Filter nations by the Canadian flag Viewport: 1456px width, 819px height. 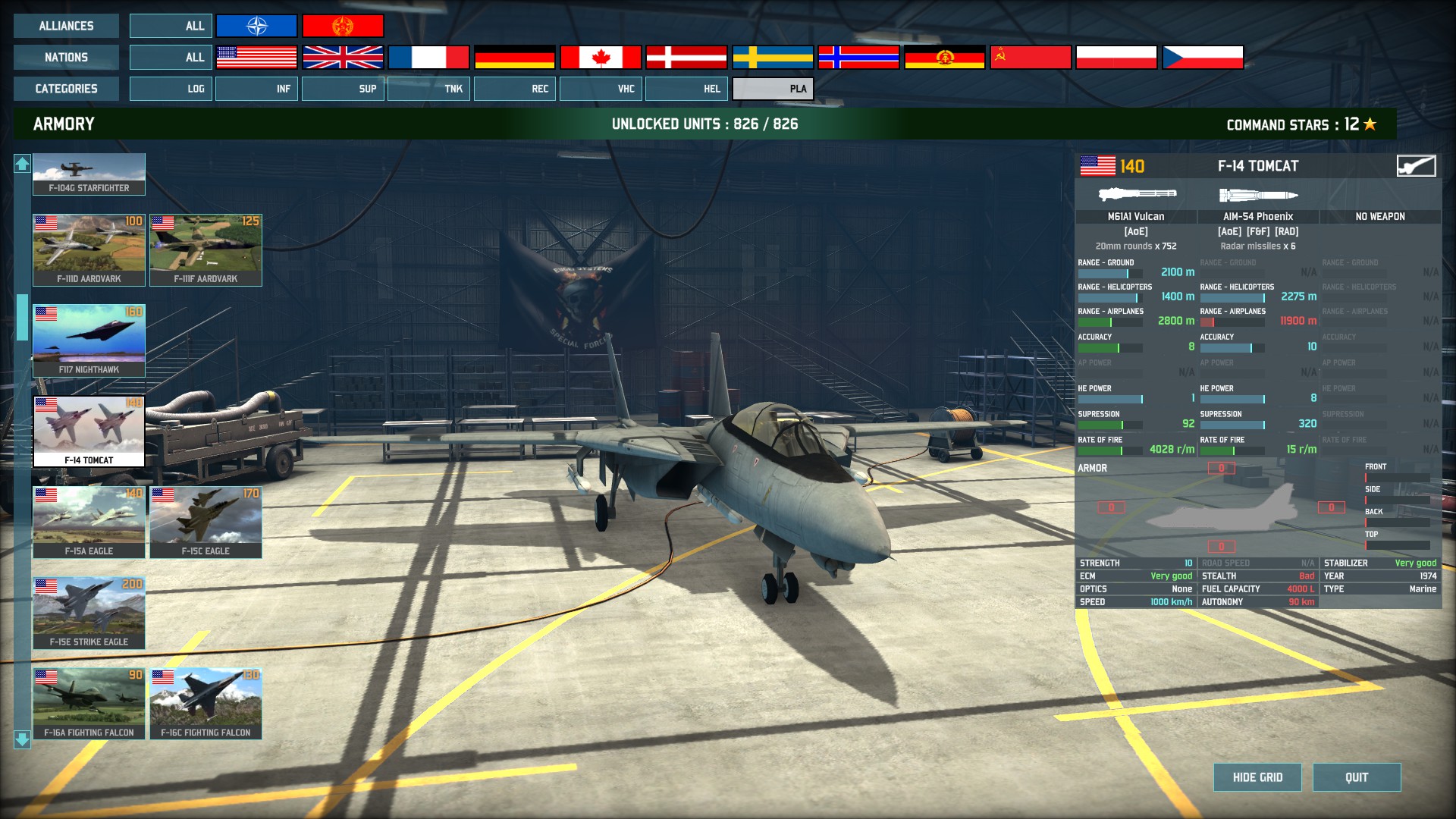[601, 57]
